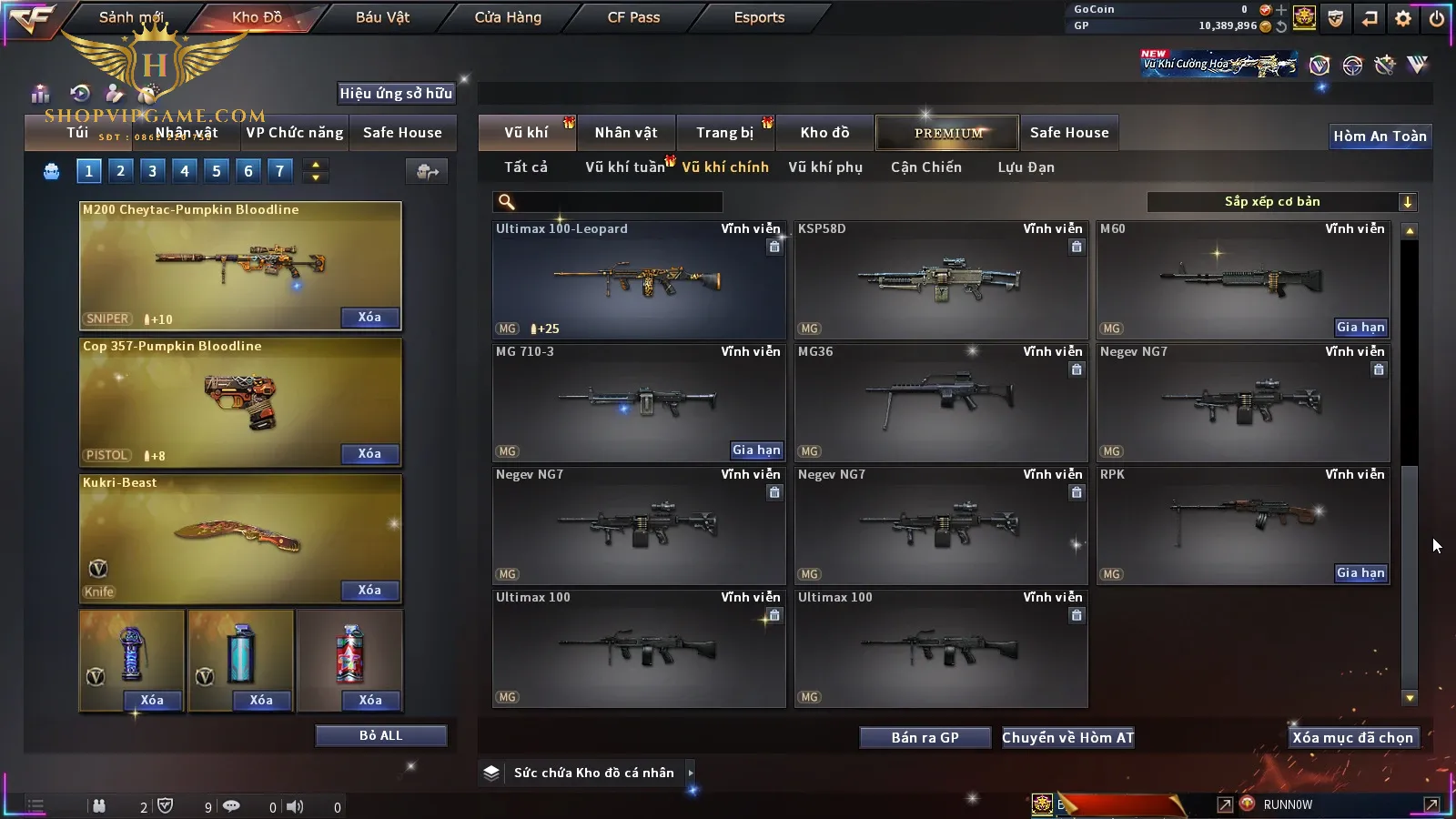The image size is (1456, 819).
Task: Open the Cửa Hàng shop menu
Action: [508, 17]
